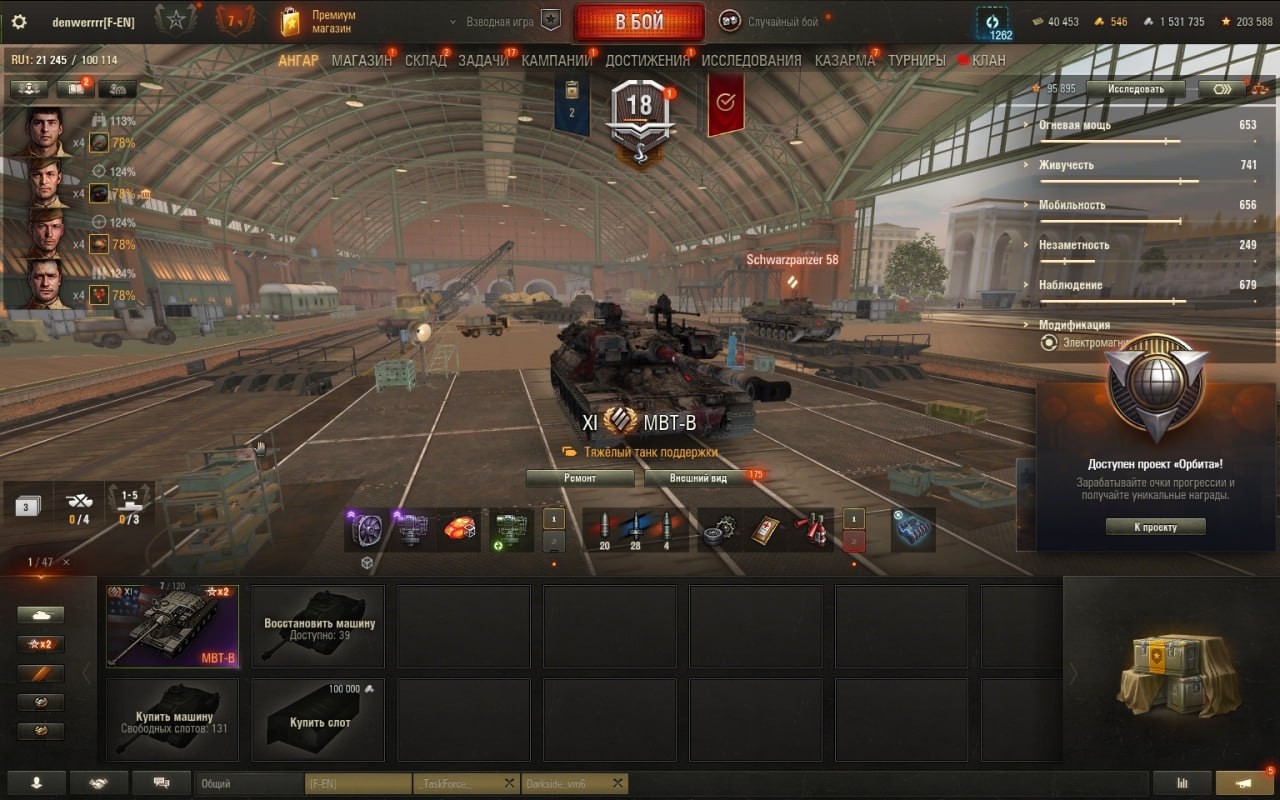Open the ТУРНИРЫ tab

(916, 61)
